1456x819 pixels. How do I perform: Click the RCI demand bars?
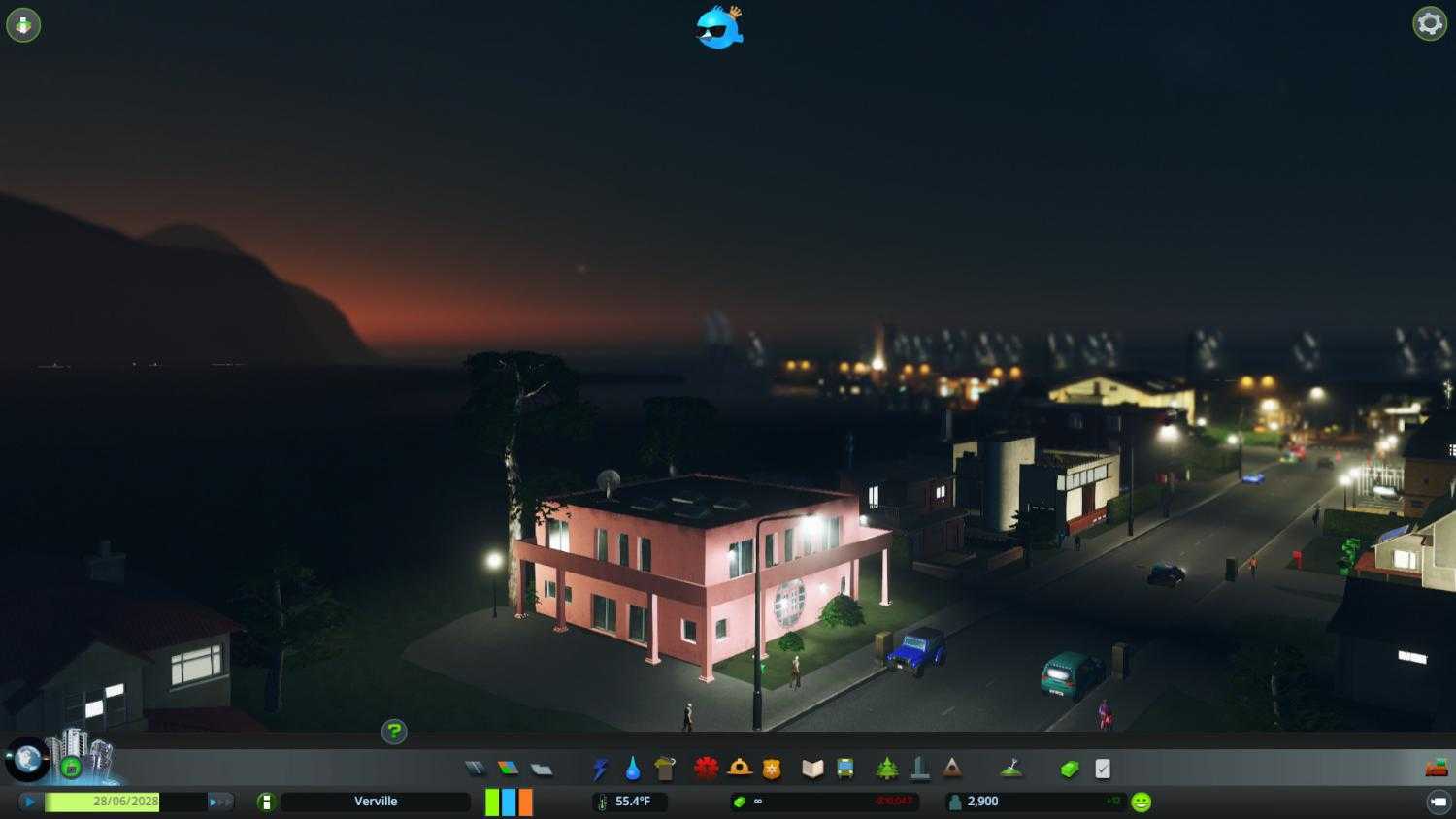point(508,802)
